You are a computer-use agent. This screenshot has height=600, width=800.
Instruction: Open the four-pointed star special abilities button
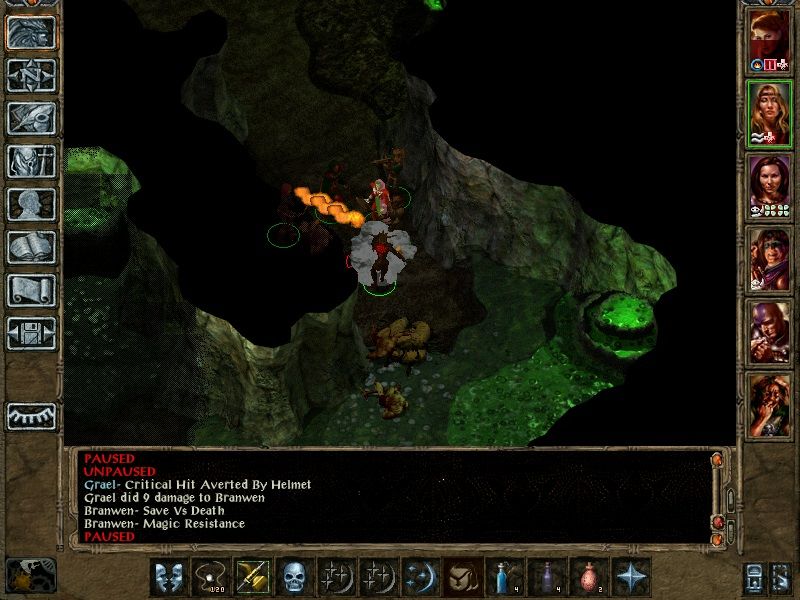(x=630, y=578)
